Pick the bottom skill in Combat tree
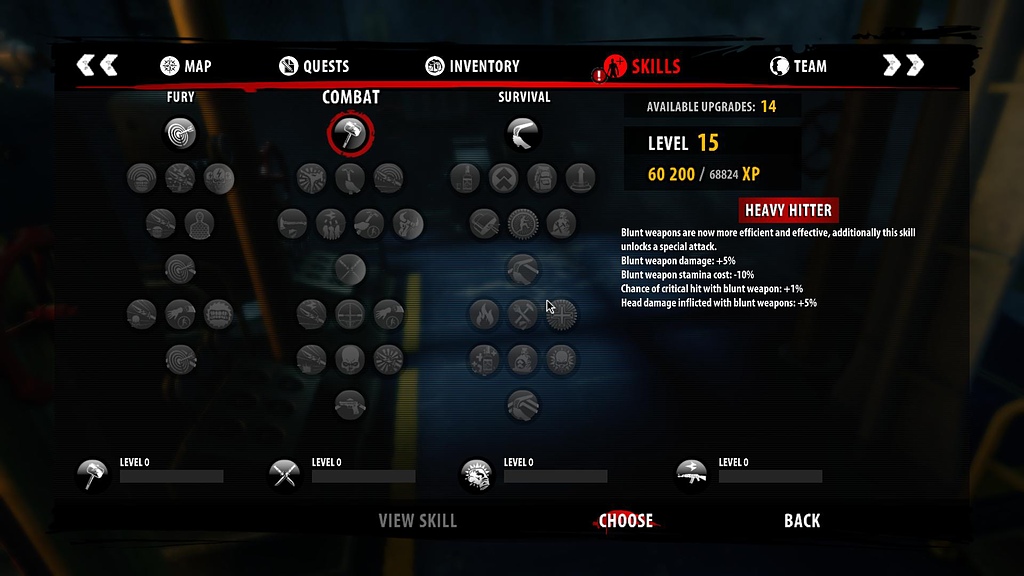Screen dimensions: 1024x576 [350, 404]
